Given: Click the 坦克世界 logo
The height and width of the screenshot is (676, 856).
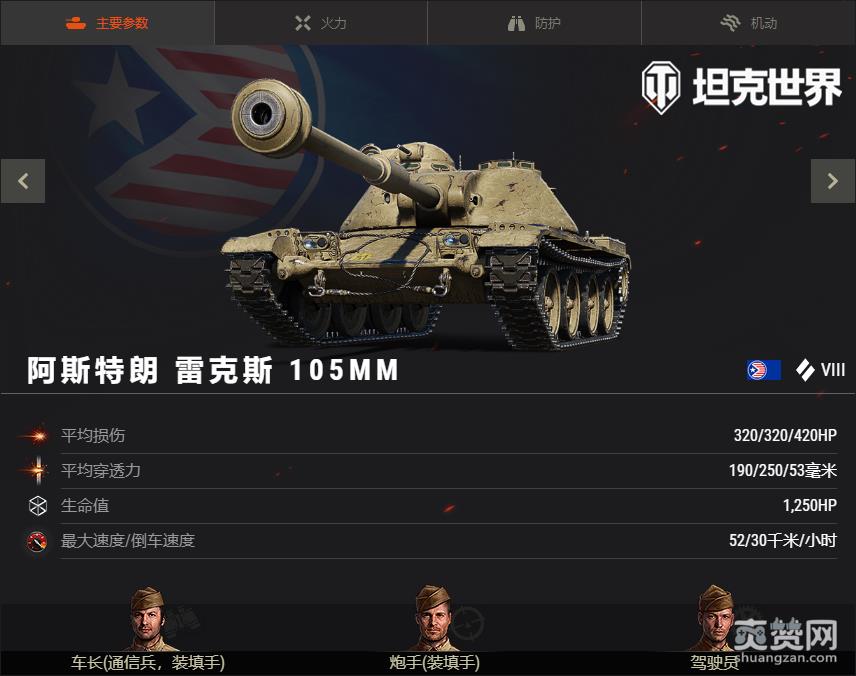Looking at the screenshot, I should point(741,88).
